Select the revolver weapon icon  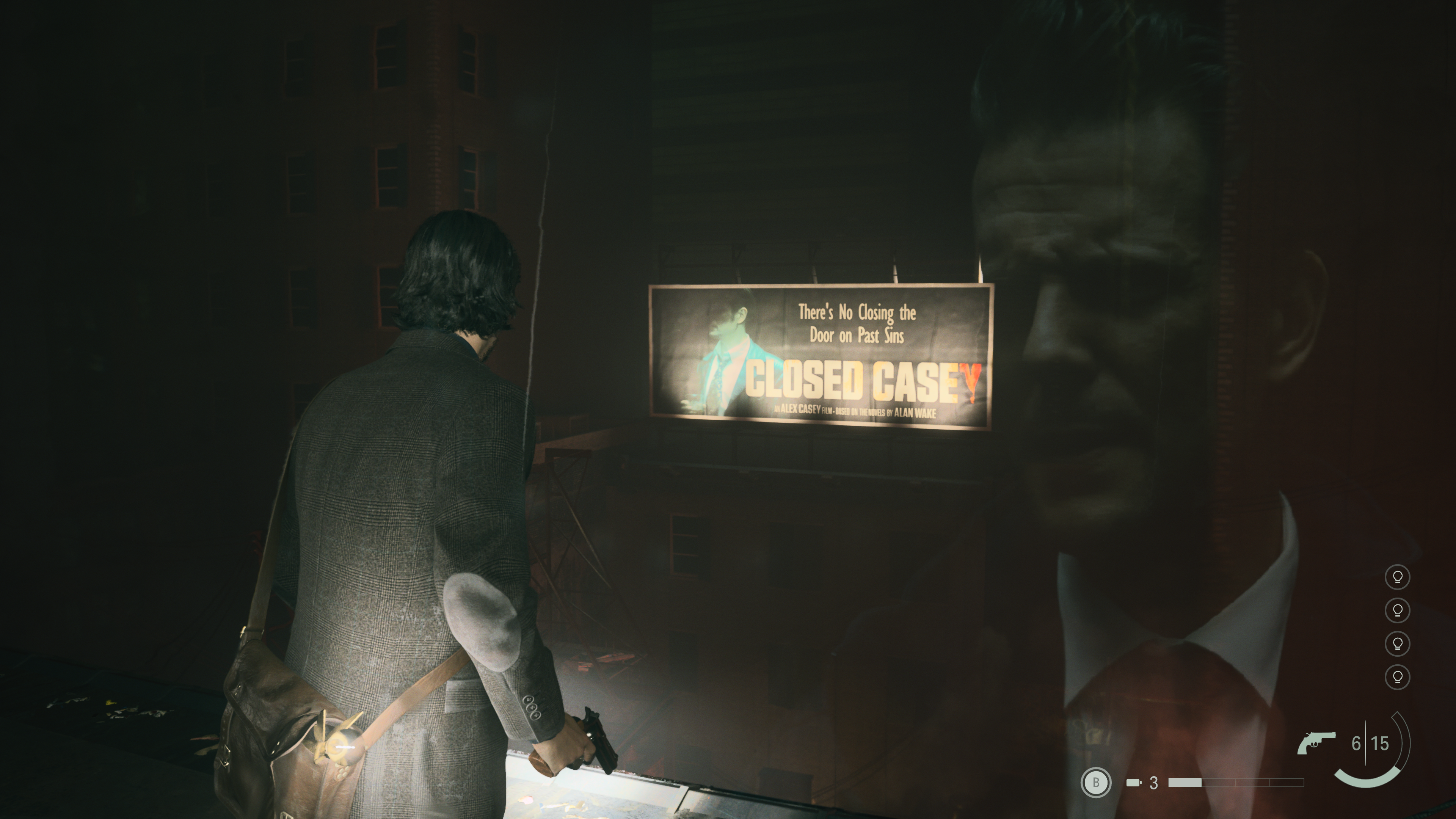tap(1316, 743)
